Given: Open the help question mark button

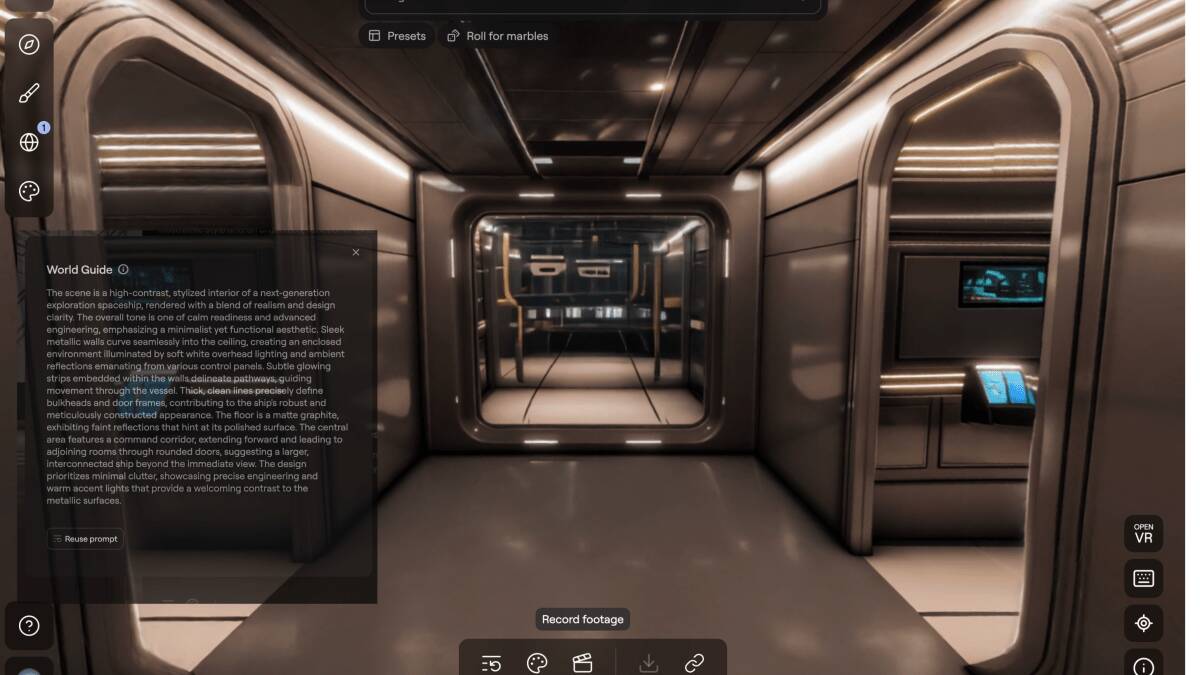Looking at the screenshot, I should point(29,626).
